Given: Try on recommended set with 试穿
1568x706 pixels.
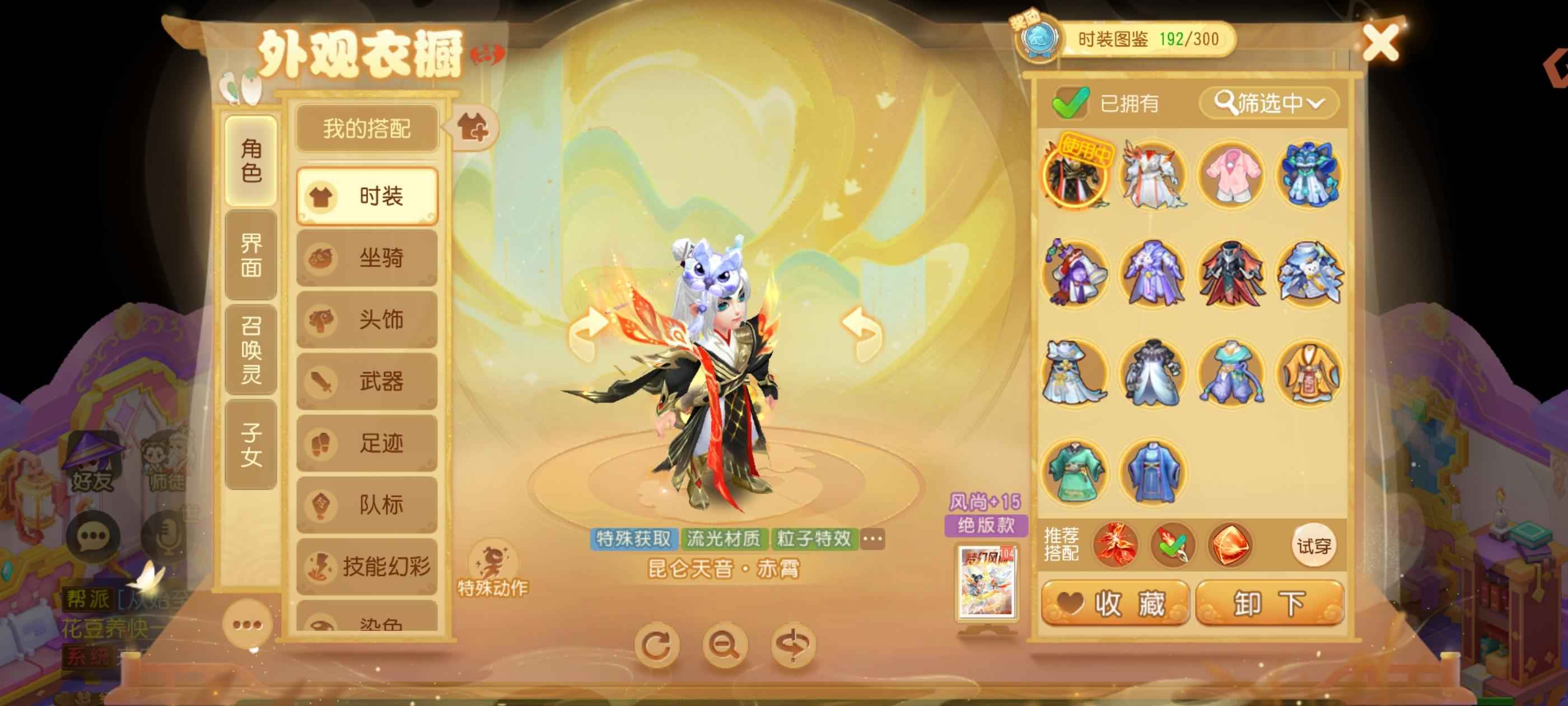Looking at the screenshot, I should (x=1313, y=546).
